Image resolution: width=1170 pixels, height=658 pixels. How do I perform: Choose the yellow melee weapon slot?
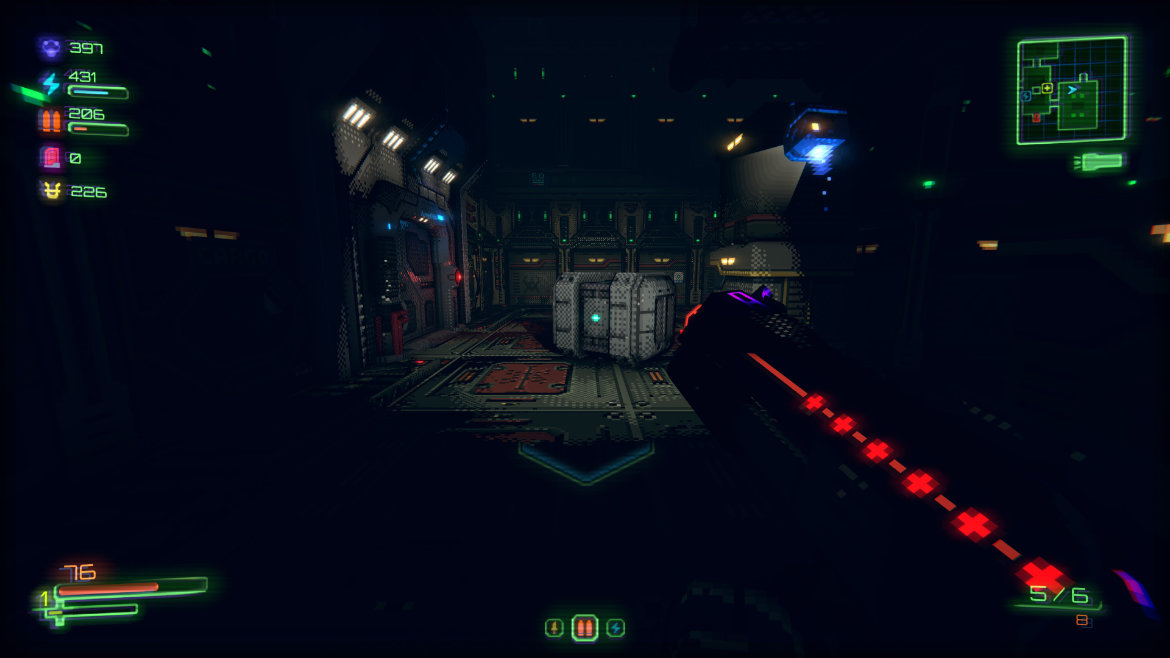553,628
